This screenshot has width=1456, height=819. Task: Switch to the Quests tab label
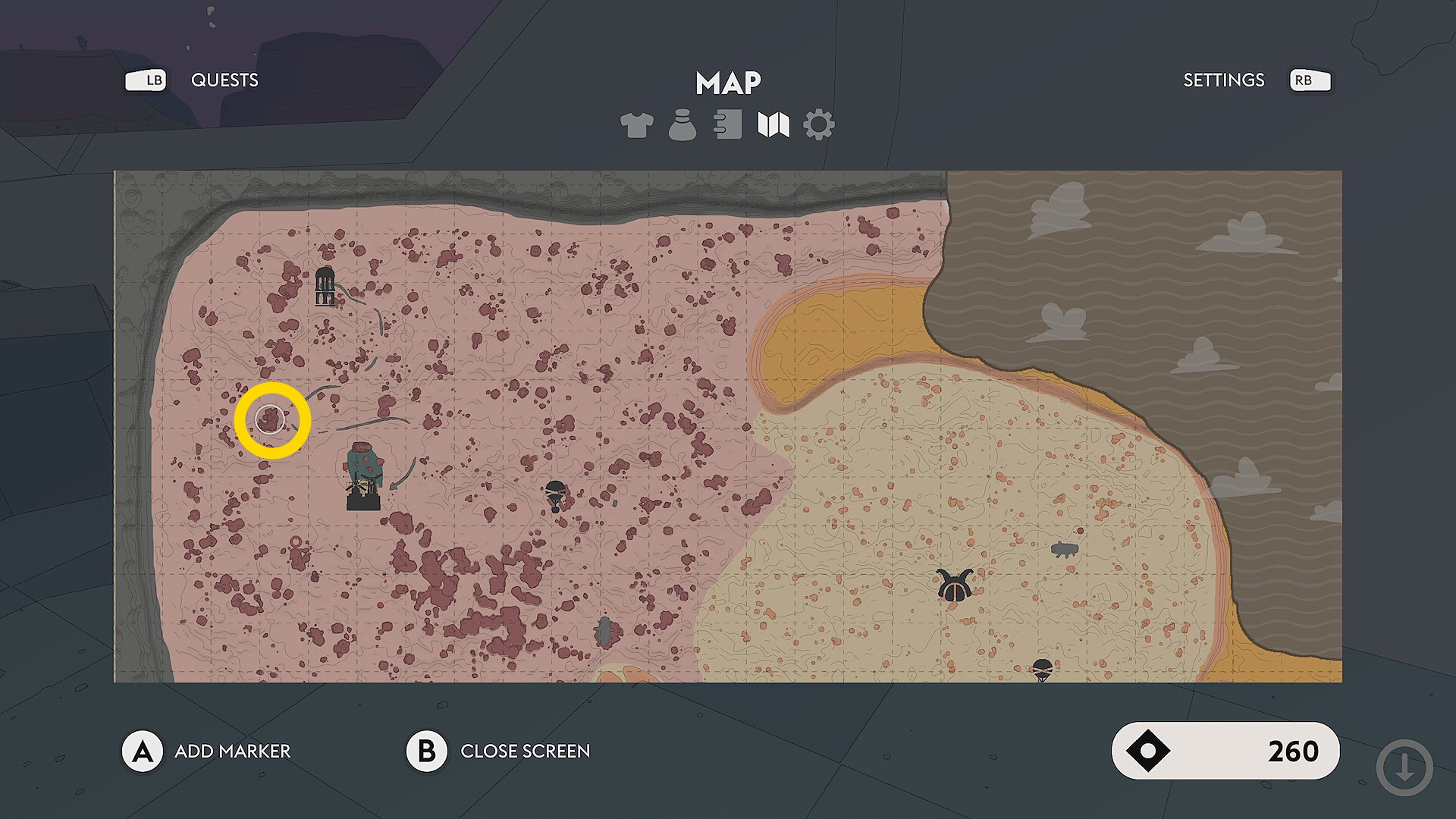[224, 80]
